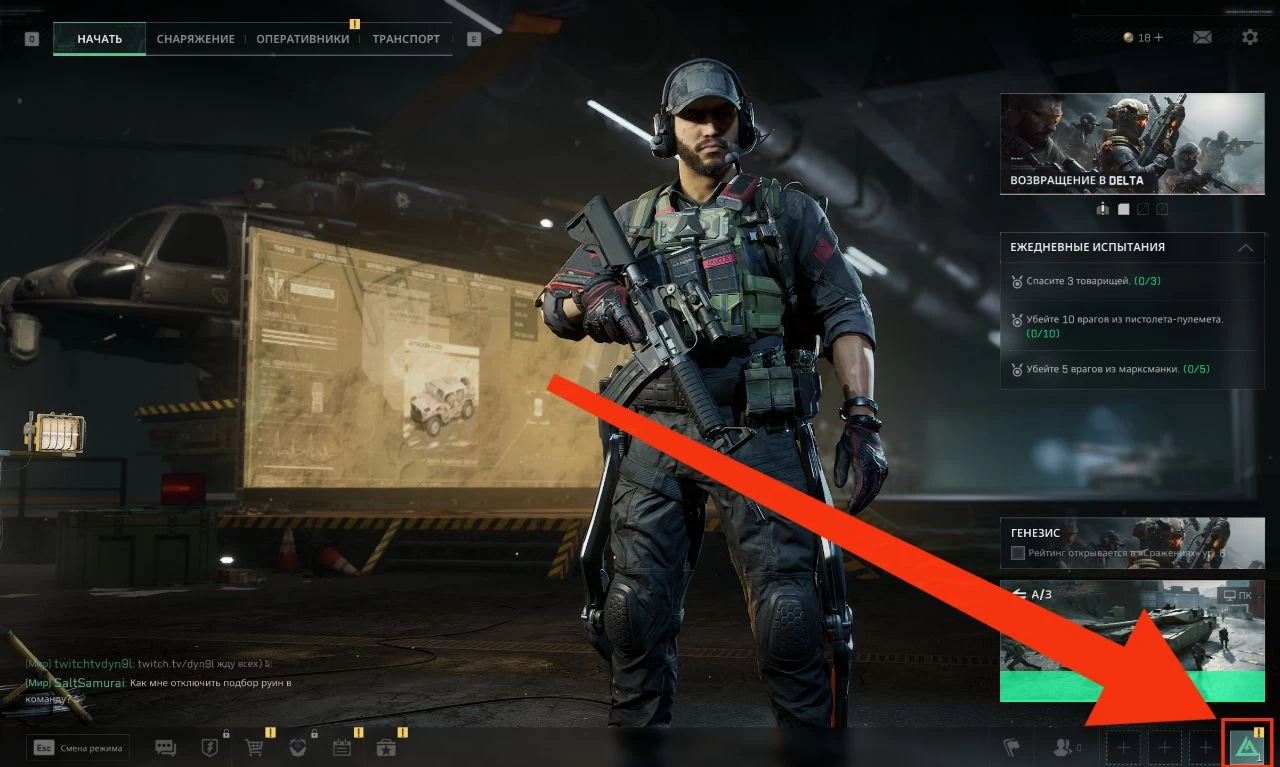
Task: Open the friends list icon
Action: click(1061, 747)
